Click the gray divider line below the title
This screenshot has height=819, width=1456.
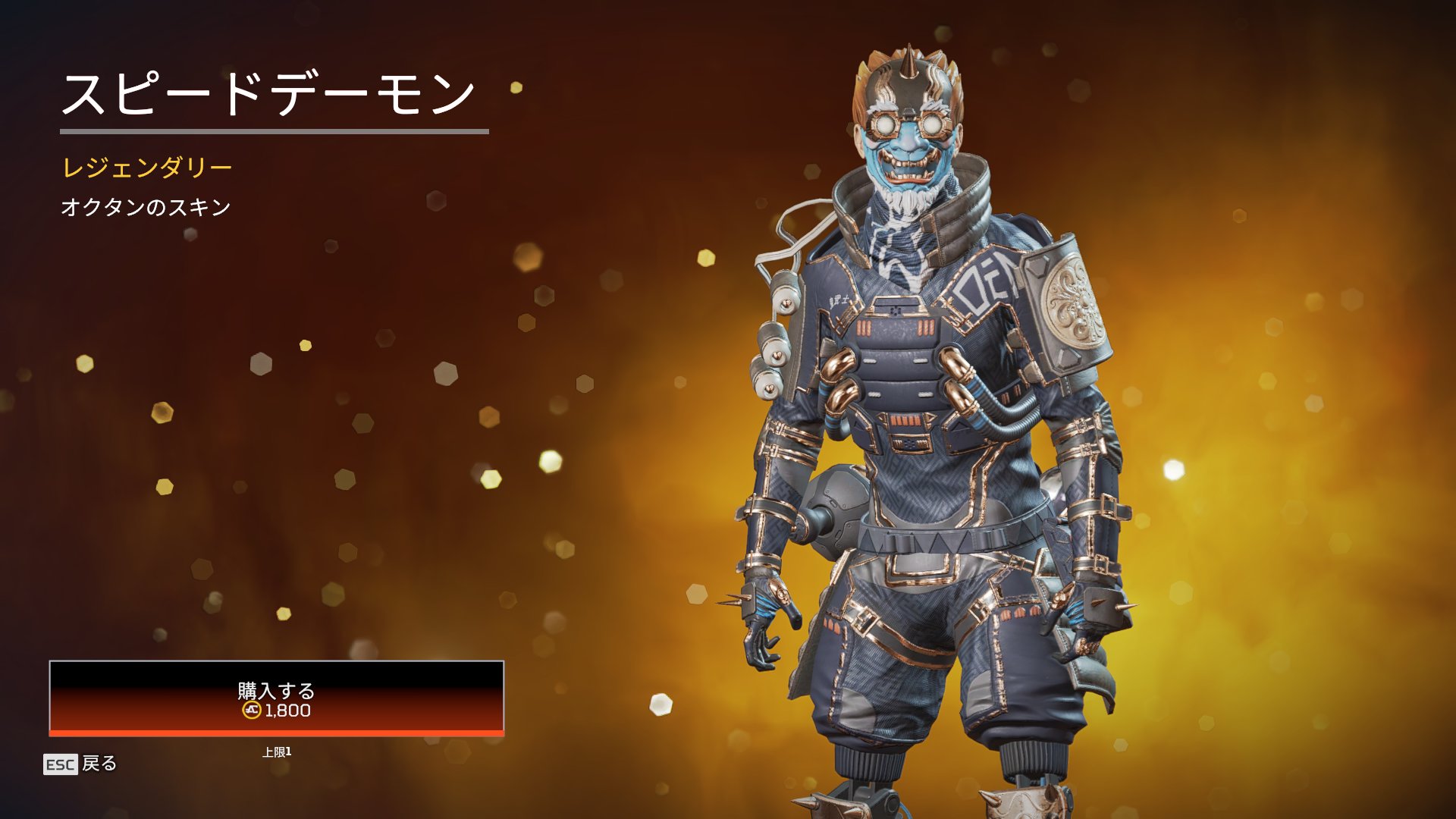[273, 130]
